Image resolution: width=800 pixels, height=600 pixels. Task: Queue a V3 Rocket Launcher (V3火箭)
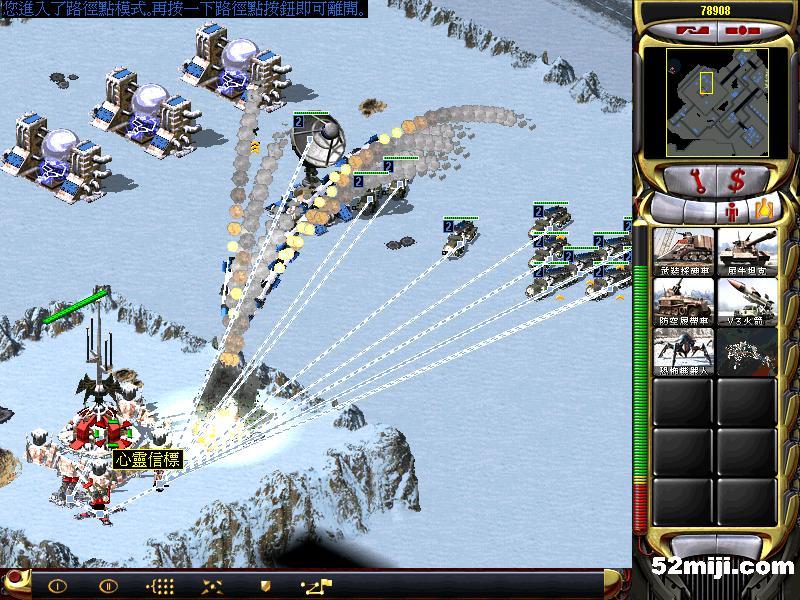[x=746, y=302]
